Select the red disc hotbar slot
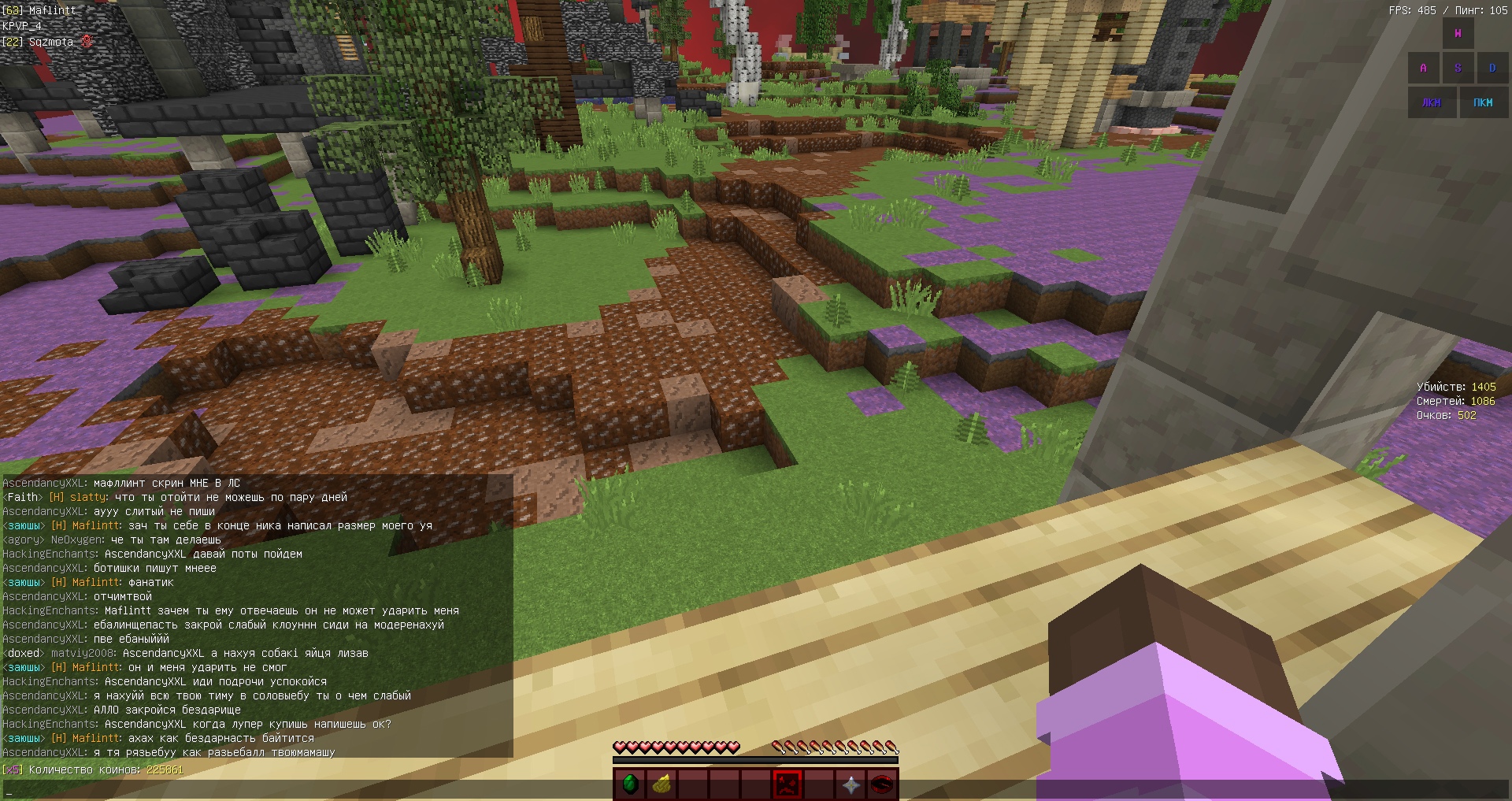The height and width of the screenshot is (801, 1512). [x=882, y=784]
